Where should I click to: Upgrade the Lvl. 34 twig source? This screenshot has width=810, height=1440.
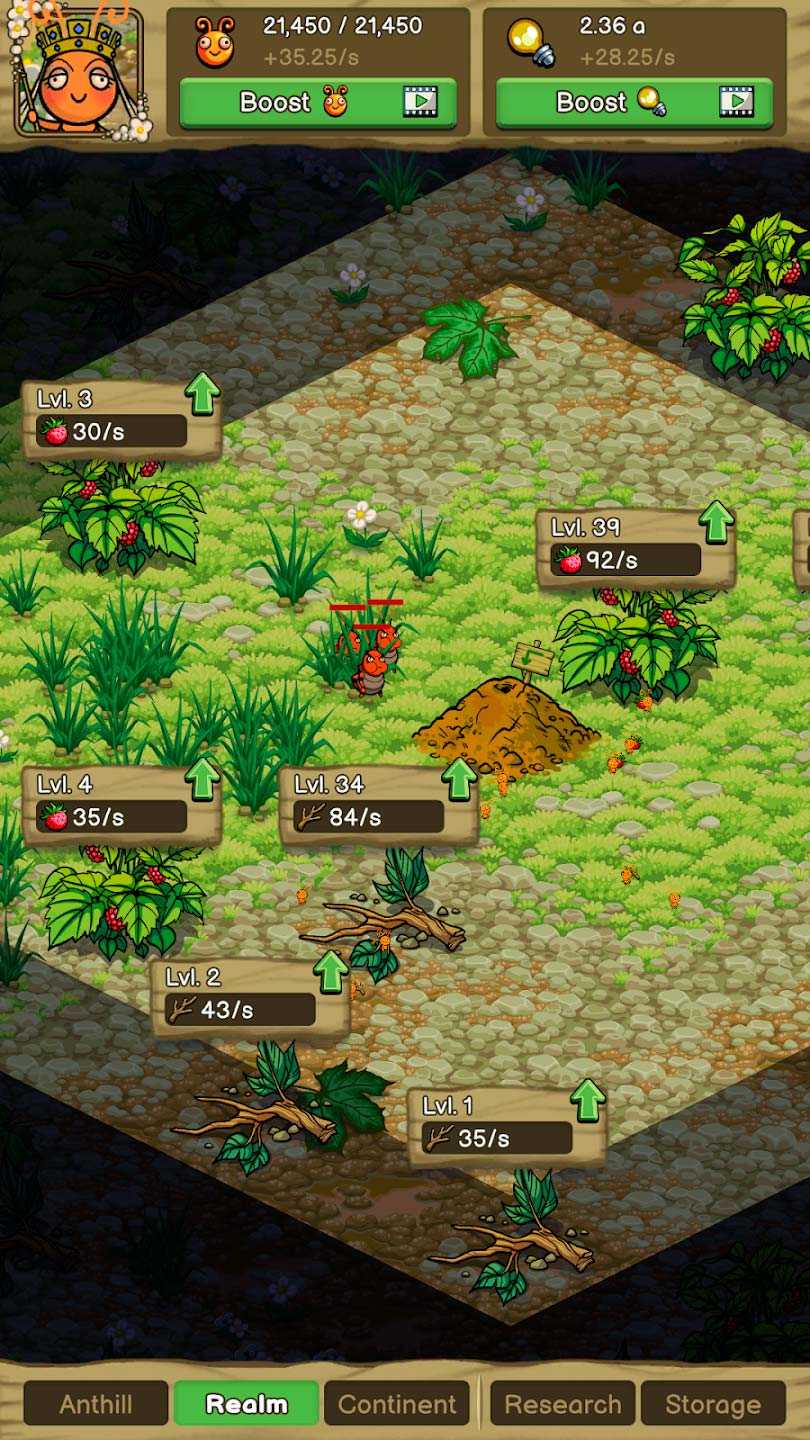click(x=460, y=779)
